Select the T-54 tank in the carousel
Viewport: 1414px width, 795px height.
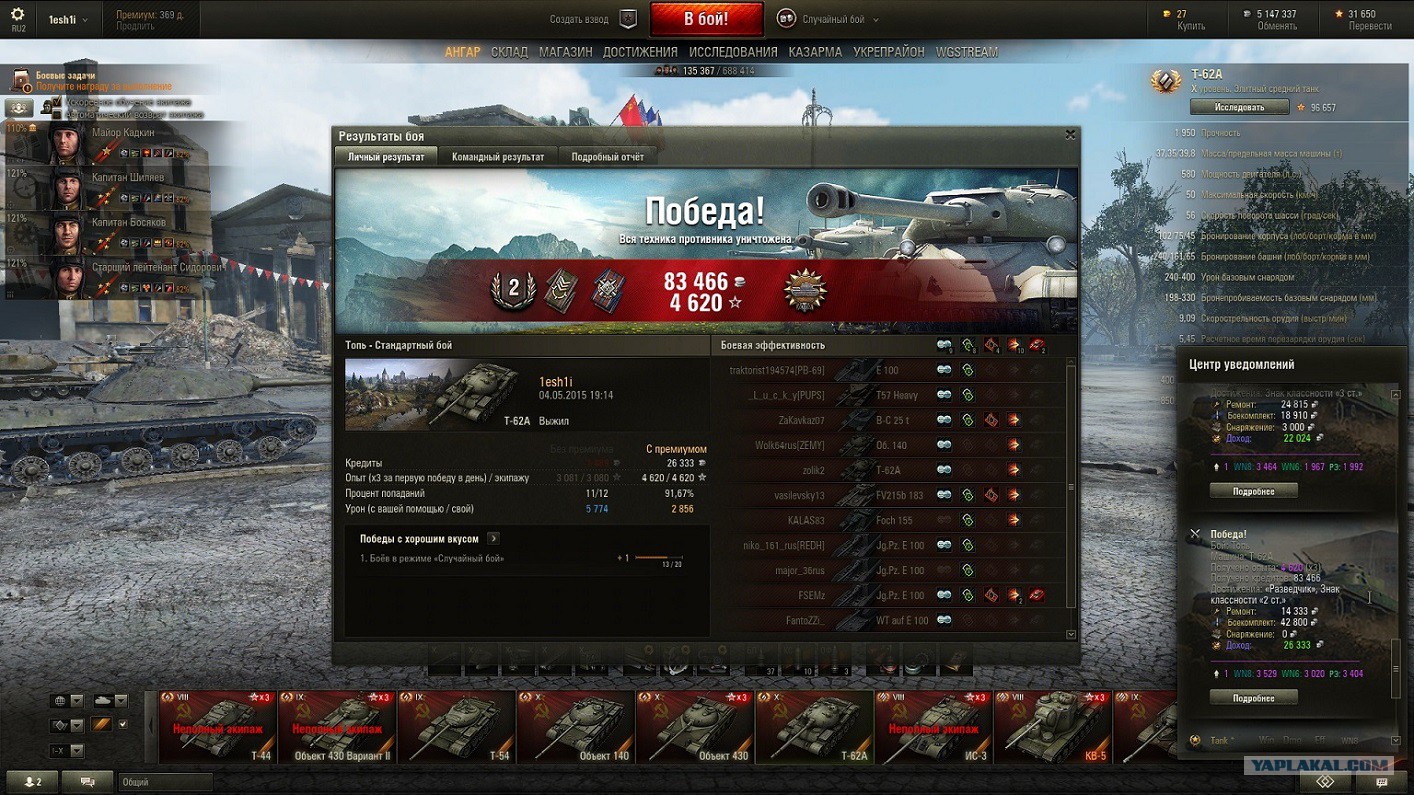point(456,727)
